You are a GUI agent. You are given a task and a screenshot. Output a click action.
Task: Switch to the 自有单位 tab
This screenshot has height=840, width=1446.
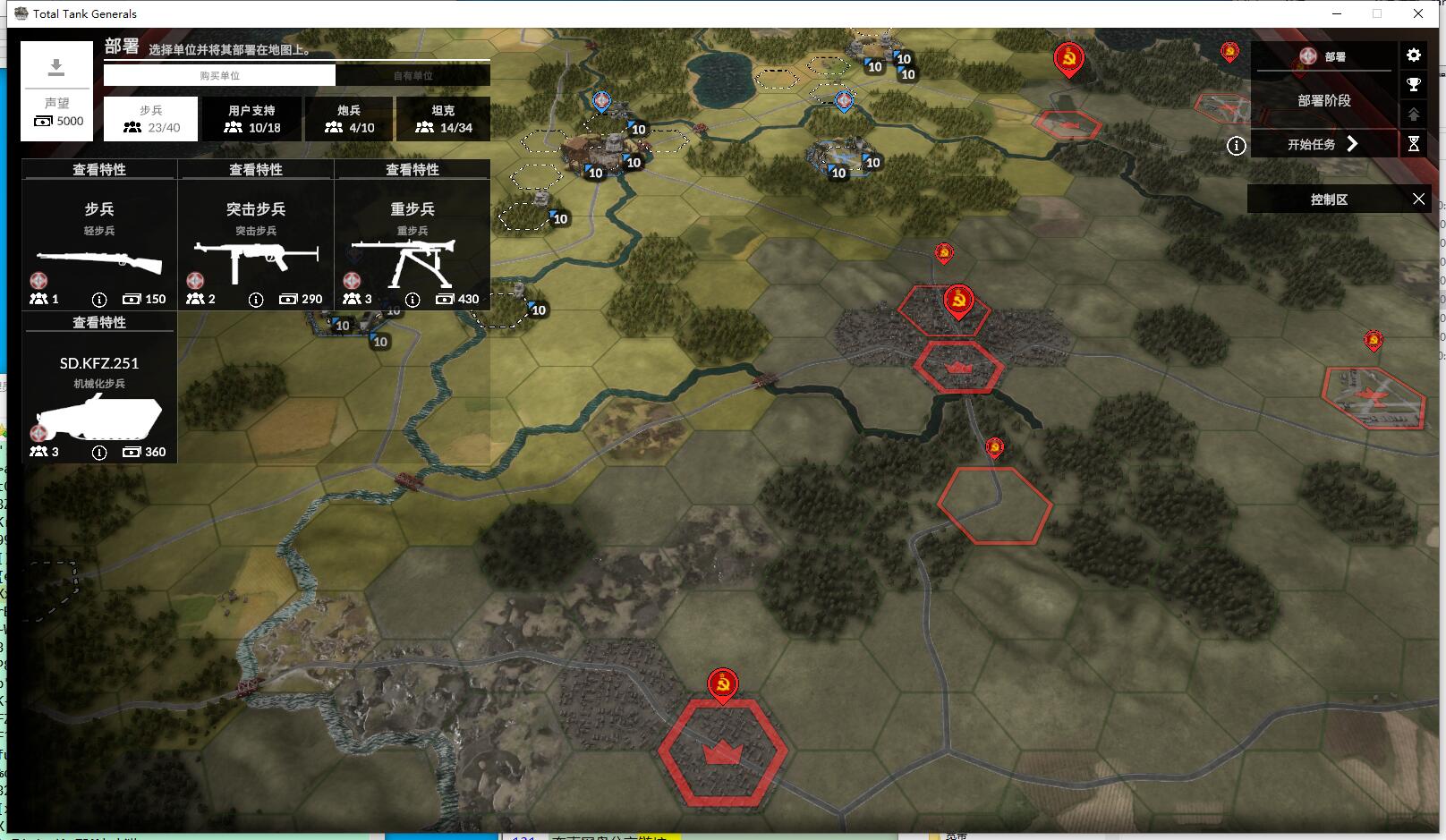point(413,75)
